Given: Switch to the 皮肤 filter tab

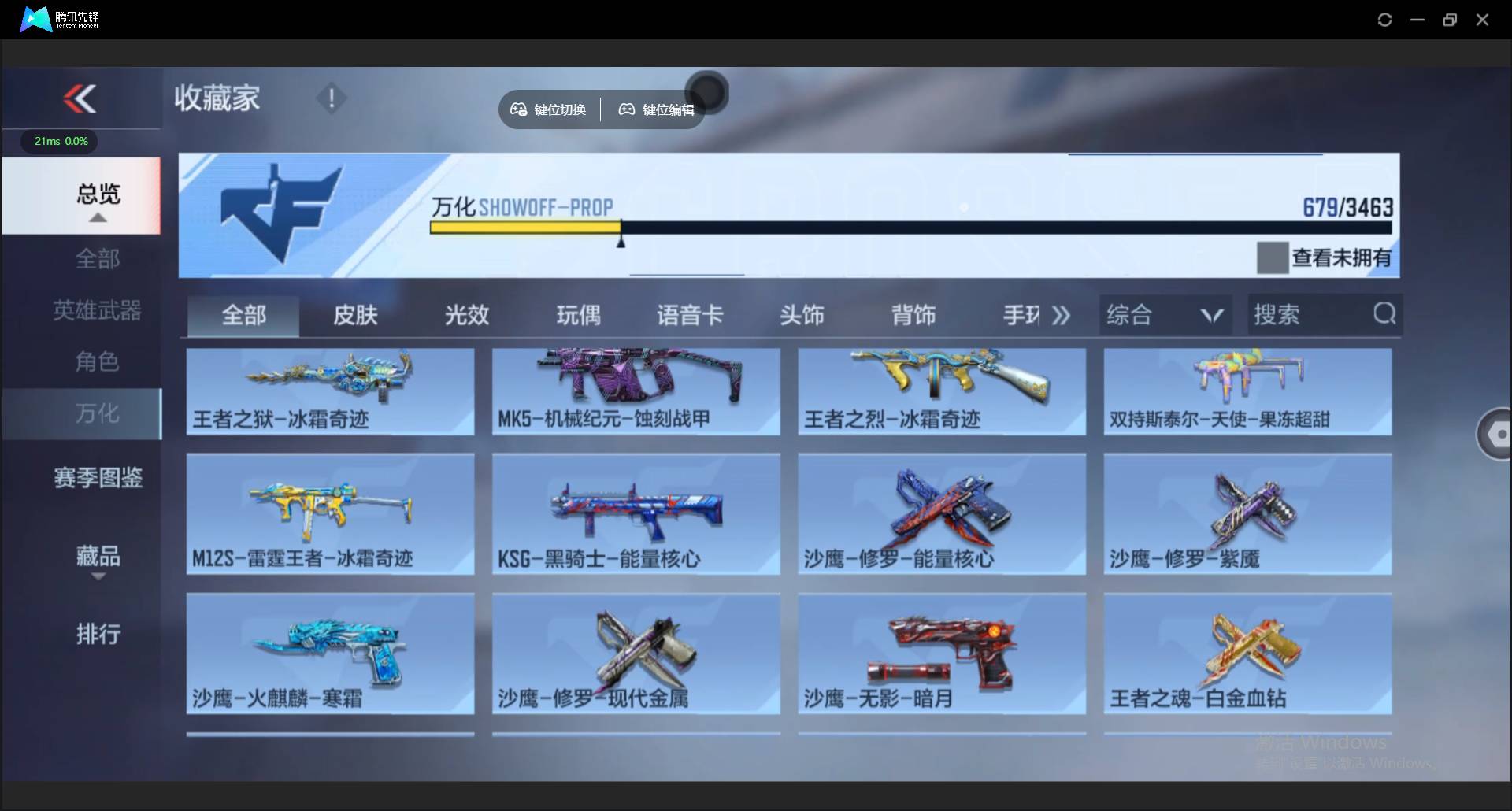Looking at the screenshot, I should (354, 314).
